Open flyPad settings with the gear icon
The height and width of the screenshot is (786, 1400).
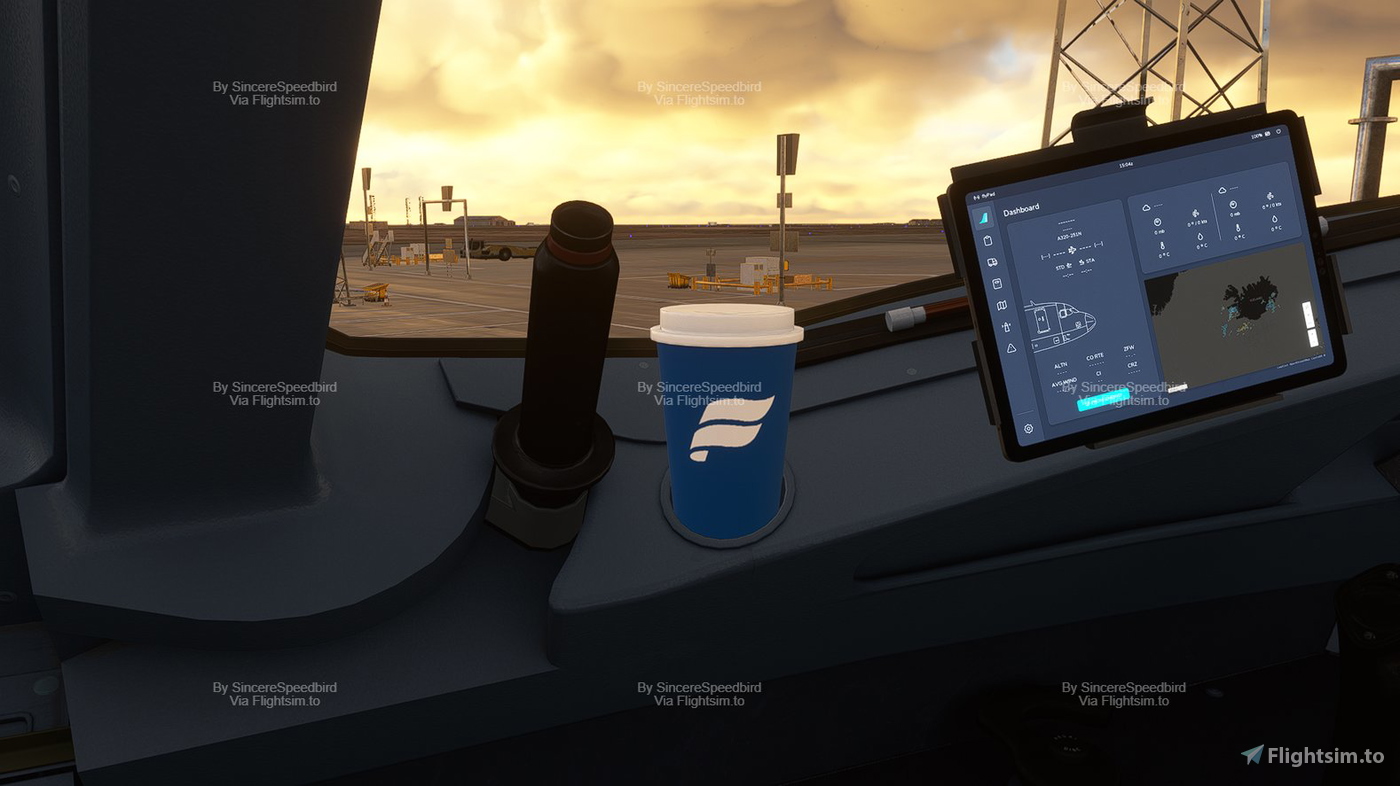(1028, 427)
